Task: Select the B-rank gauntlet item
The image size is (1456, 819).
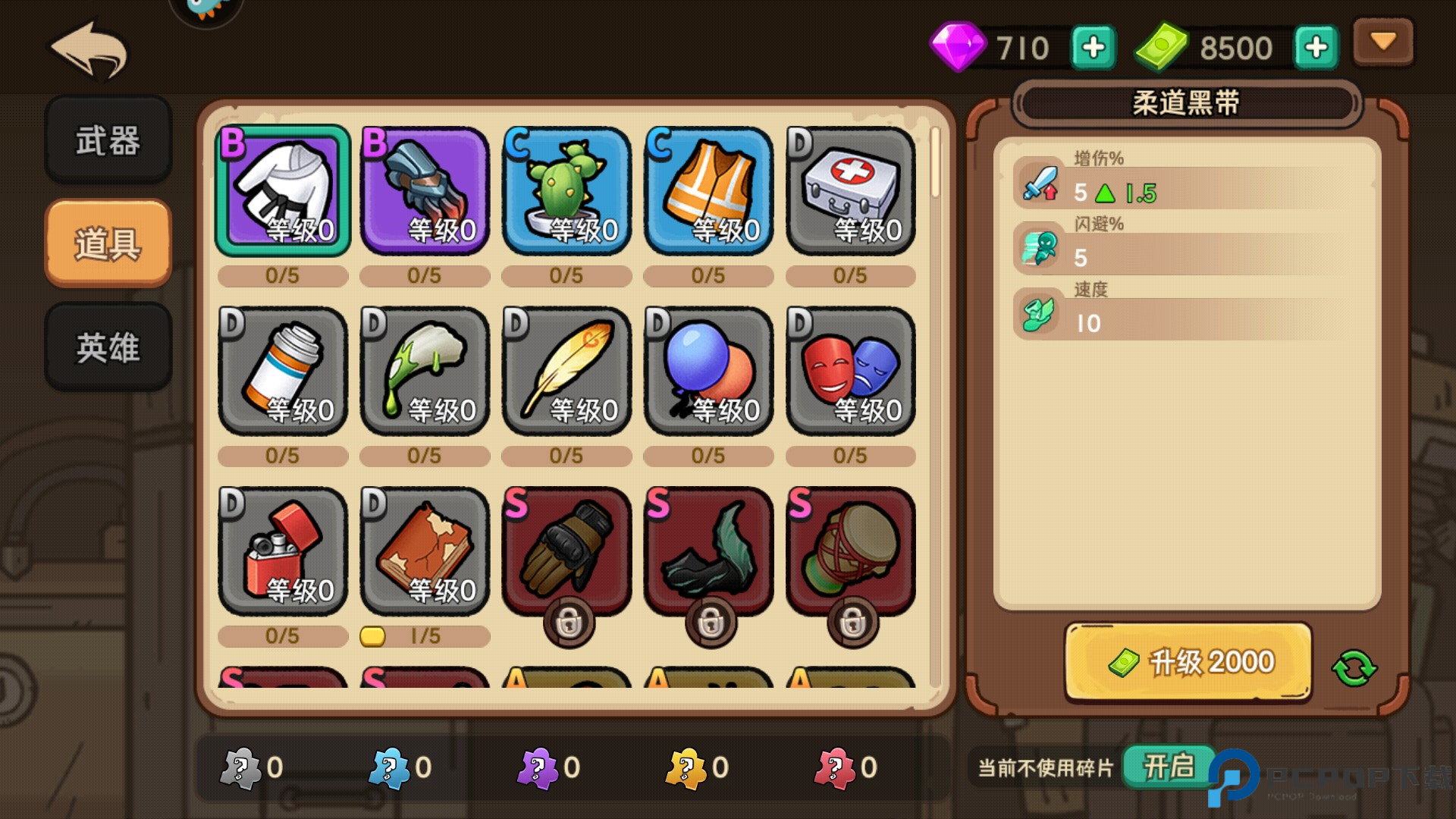Action: click(x=424, y=191)
